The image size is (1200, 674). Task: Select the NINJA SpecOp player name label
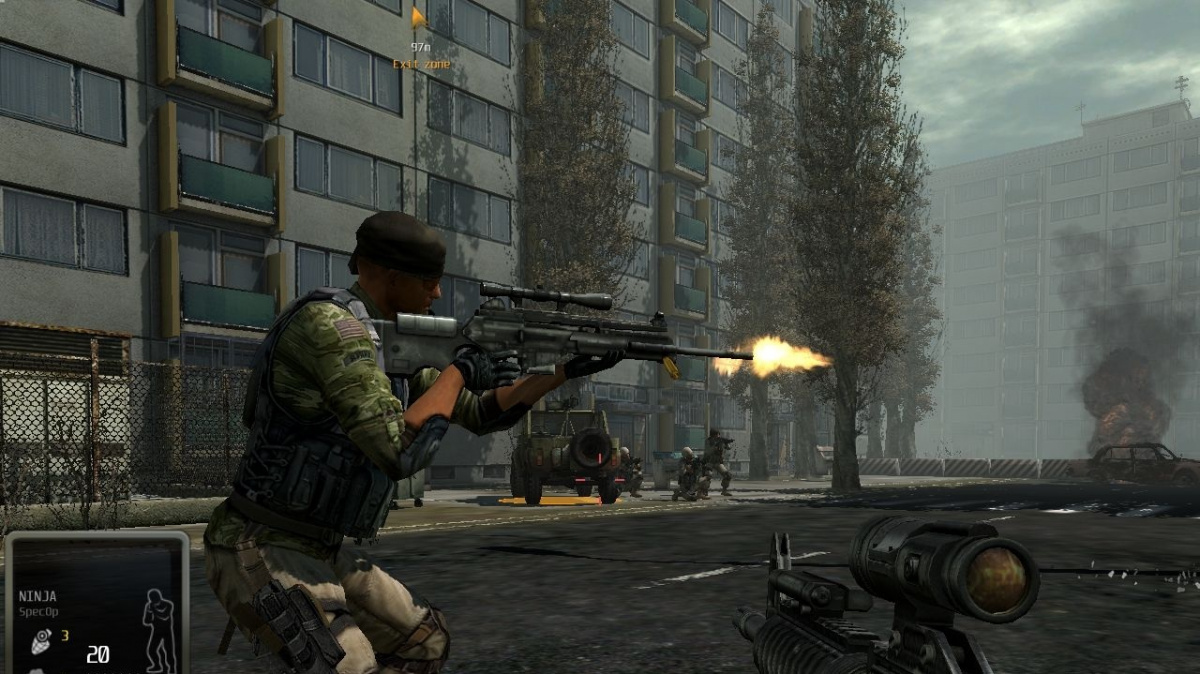[38, 601]
